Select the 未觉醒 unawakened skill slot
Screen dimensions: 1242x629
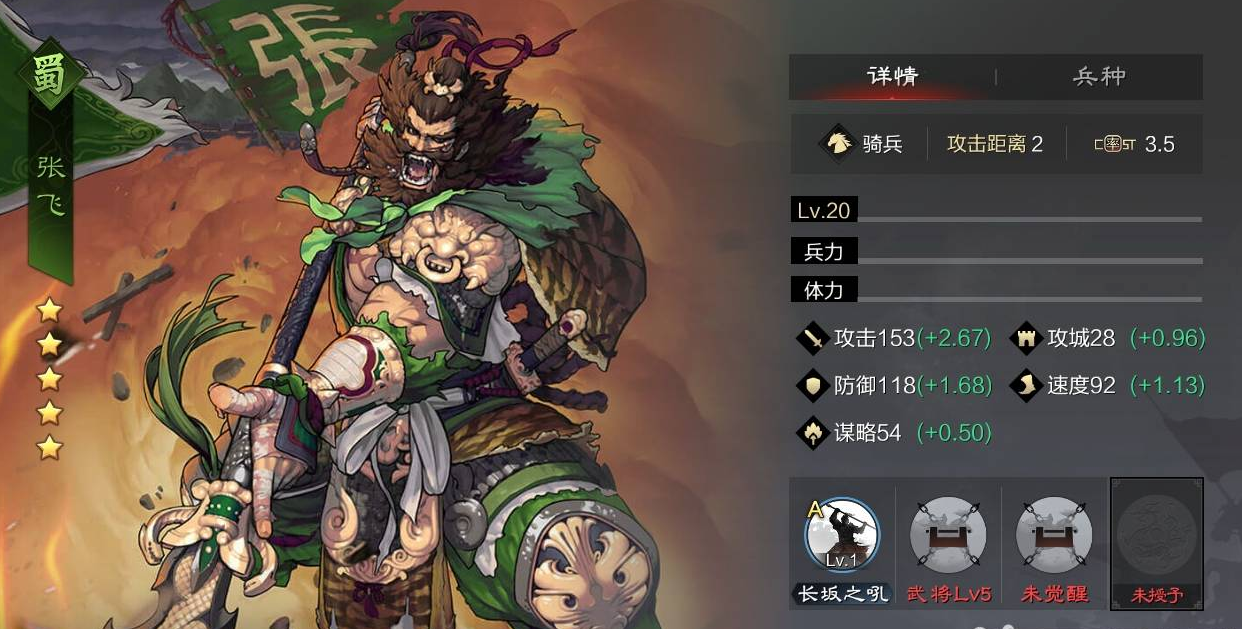point(1054,535)
